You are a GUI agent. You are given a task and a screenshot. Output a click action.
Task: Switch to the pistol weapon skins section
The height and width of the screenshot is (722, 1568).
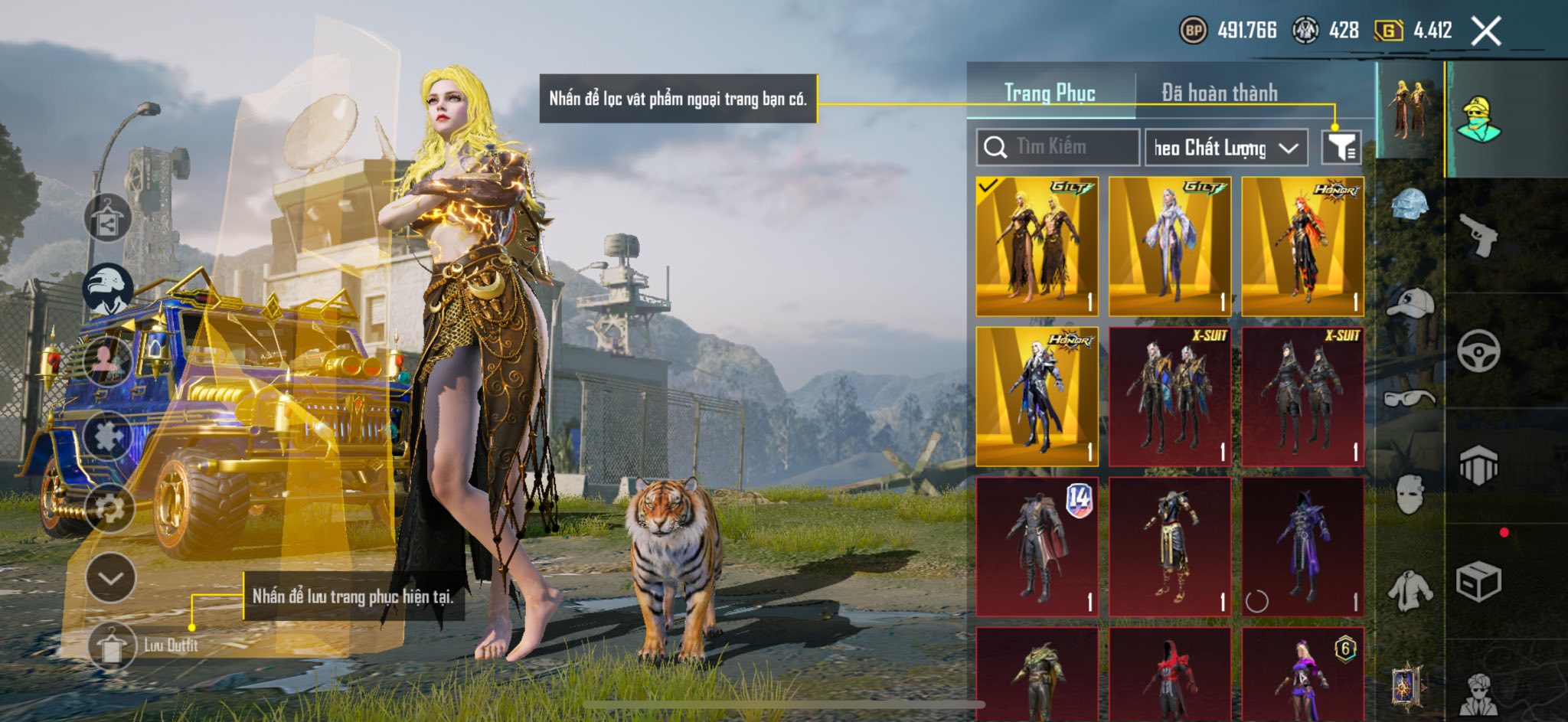[1478, 234]
